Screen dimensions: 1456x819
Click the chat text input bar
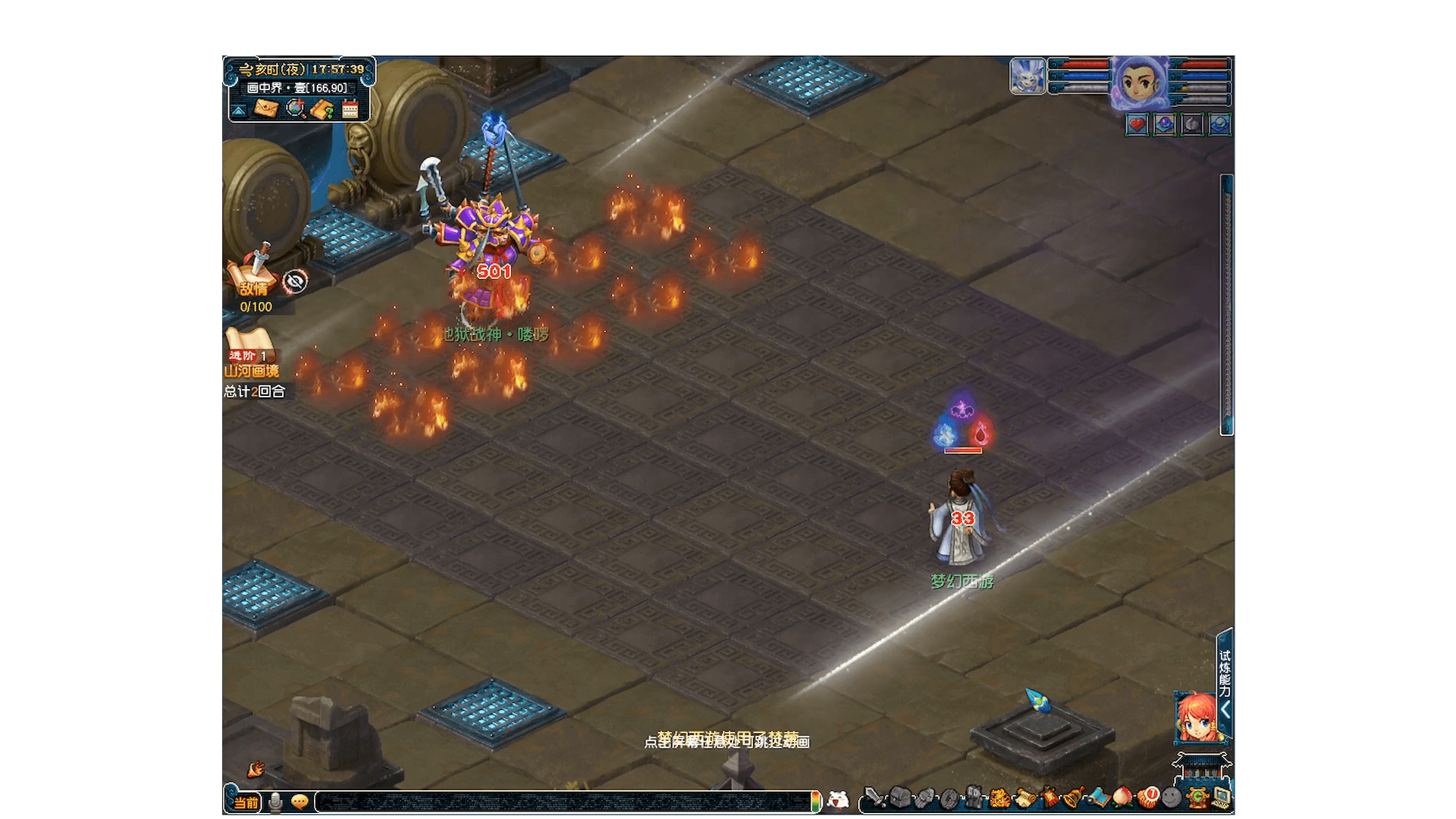pos(561,802)
